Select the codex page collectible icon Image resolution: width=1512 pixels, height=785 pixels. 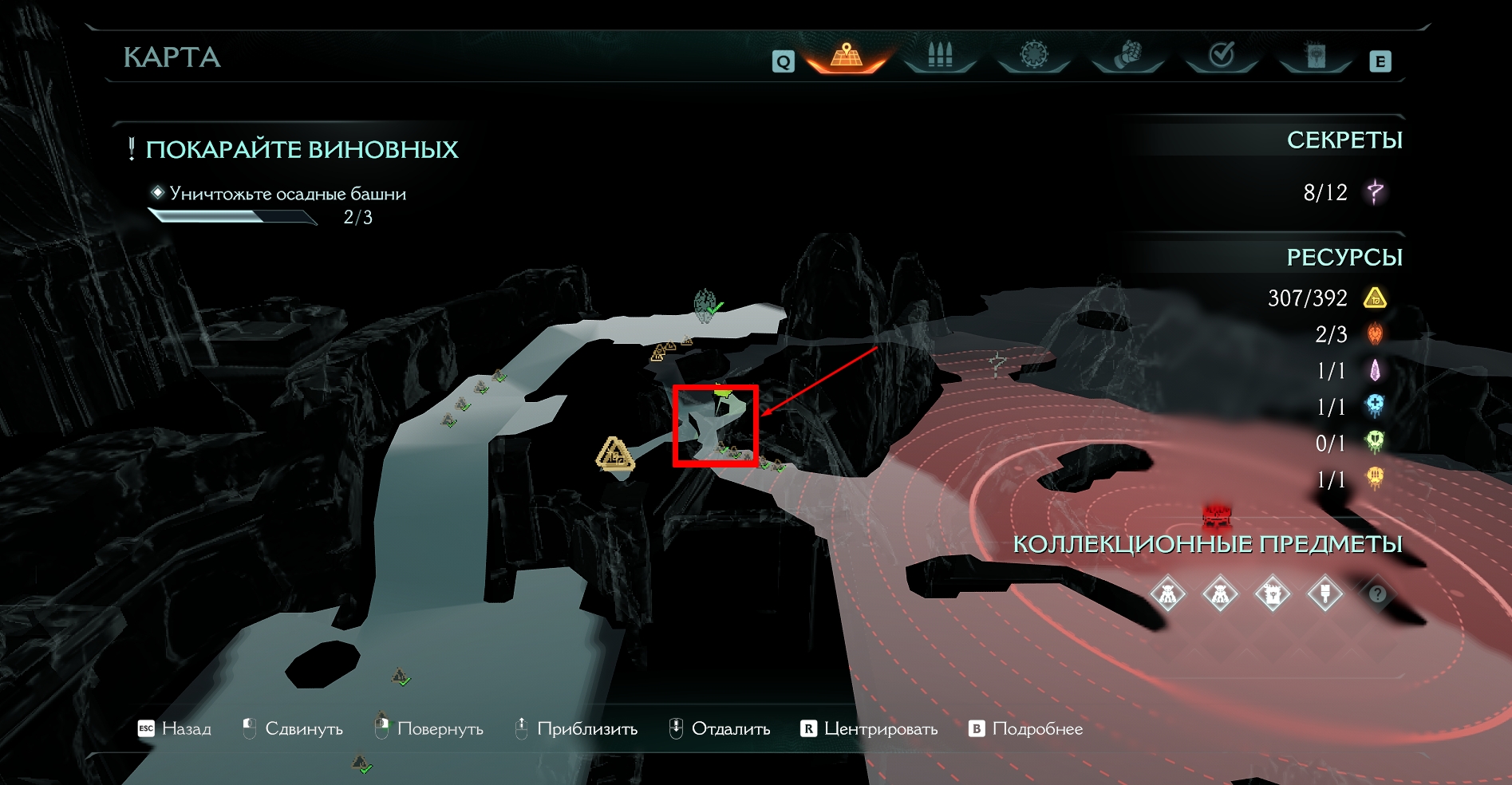1272,594
